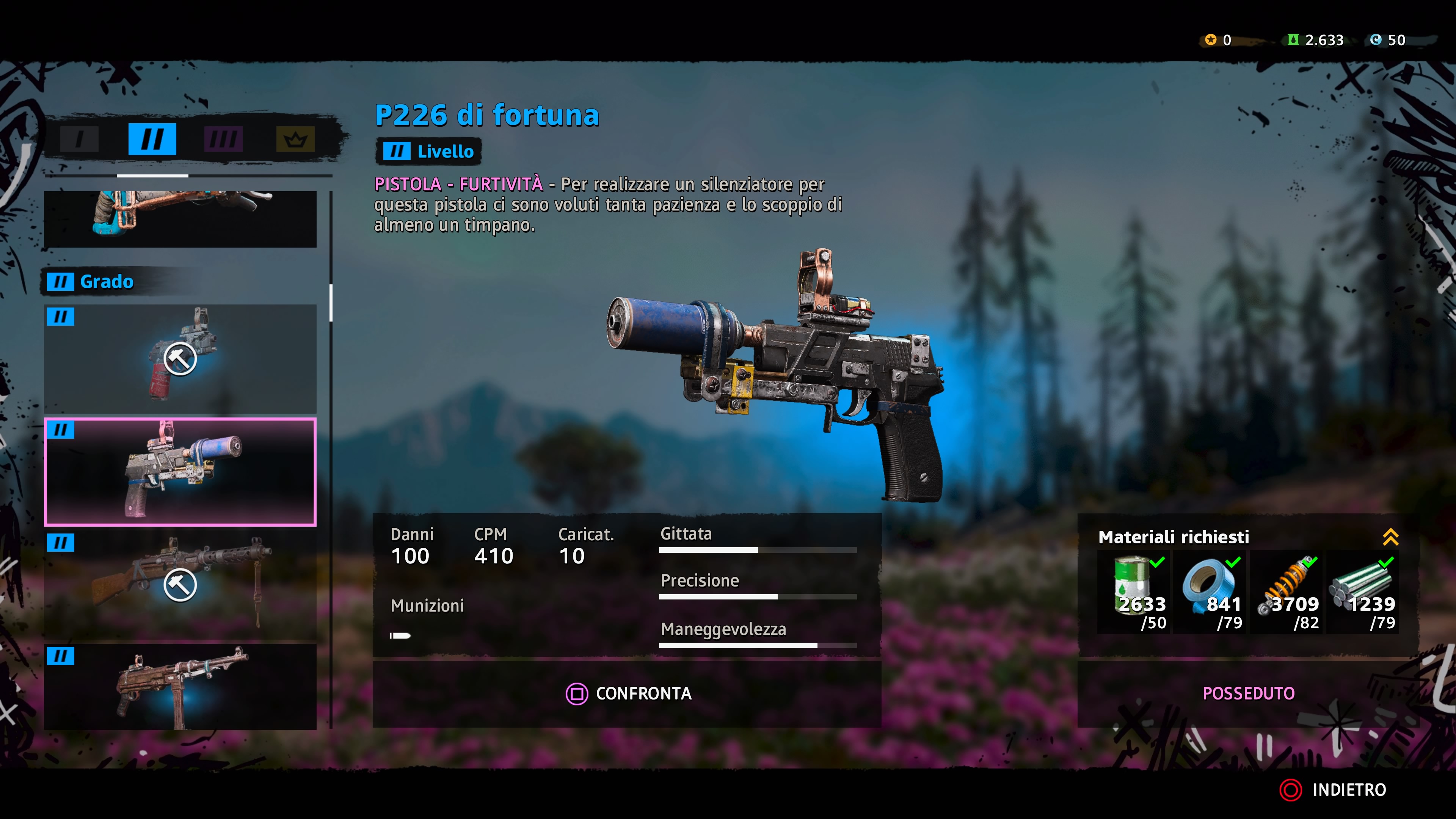Select the orange spring material

pyautogui.click(x=1288, y=592)
